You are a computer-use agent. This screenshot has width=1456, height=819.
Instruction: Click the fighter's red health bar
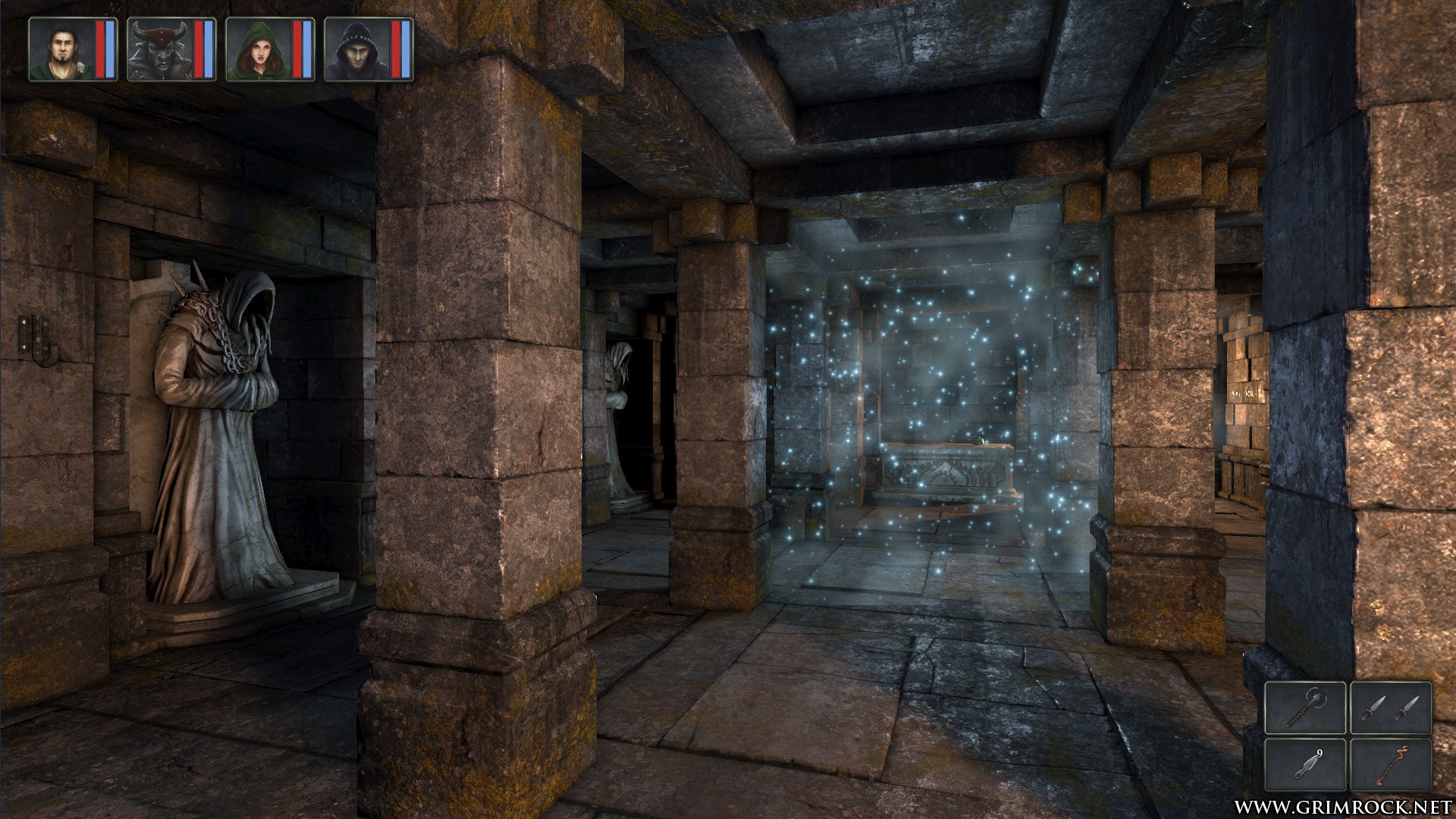(x=100, y=47)
